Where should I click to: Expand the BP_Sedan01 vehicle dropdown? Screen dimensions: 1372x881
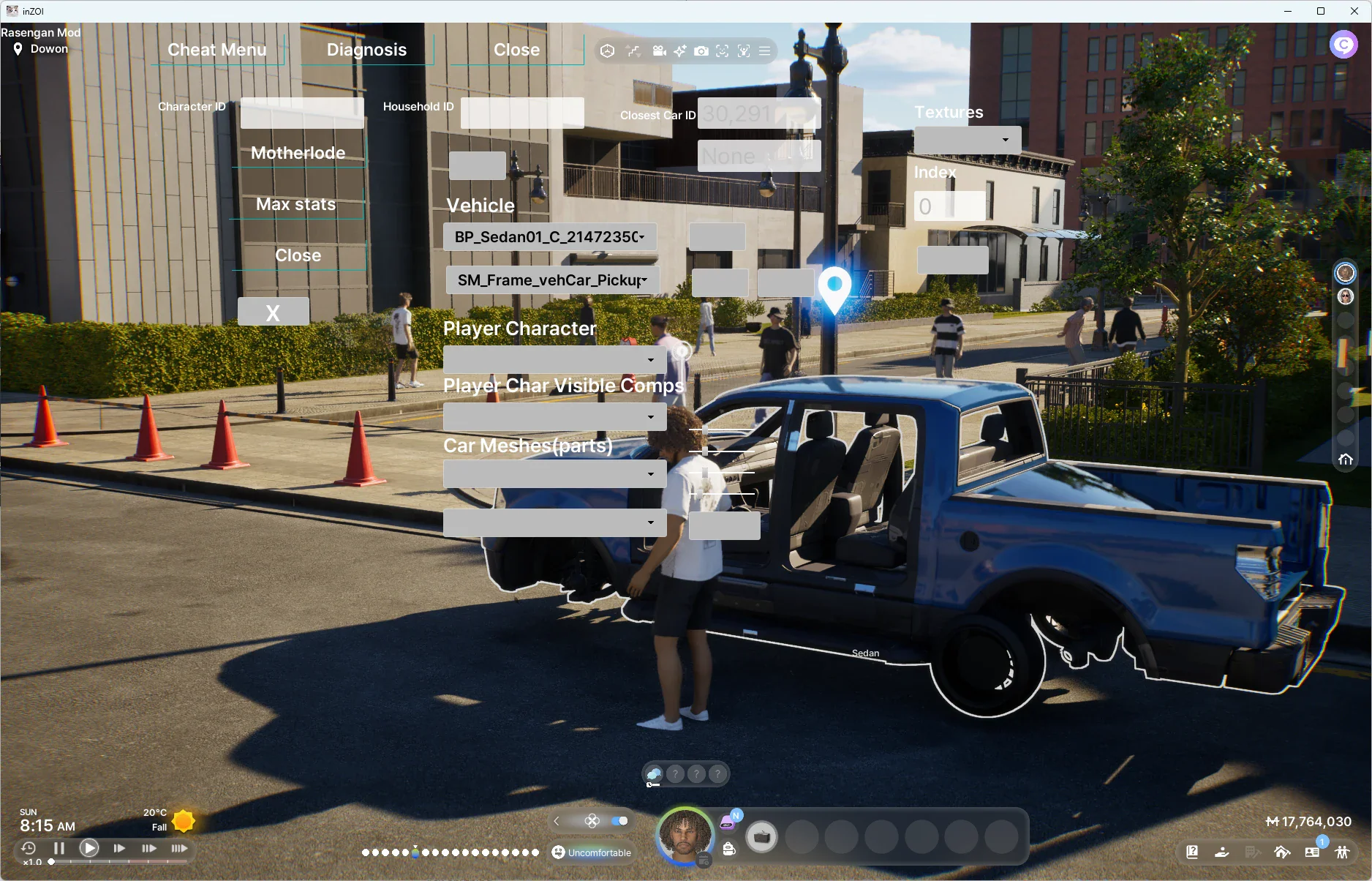pyautogui.click(x=550, y=237)
